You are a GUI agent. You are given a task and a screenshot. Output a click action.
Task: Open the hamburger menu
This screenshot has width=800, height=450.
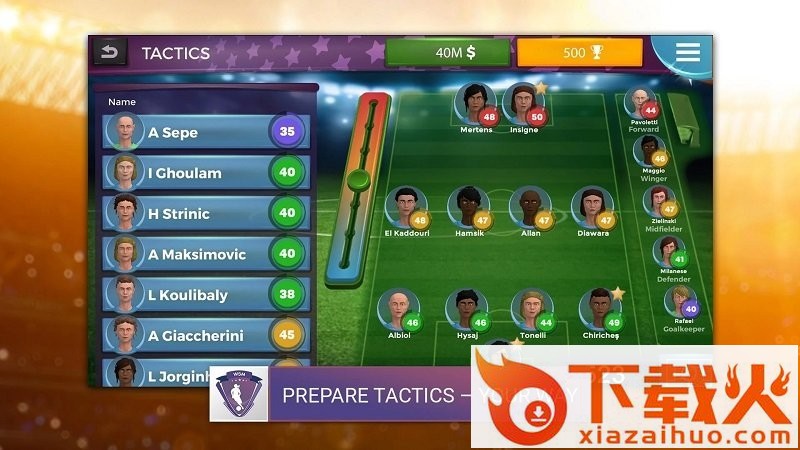coord(687,53)
